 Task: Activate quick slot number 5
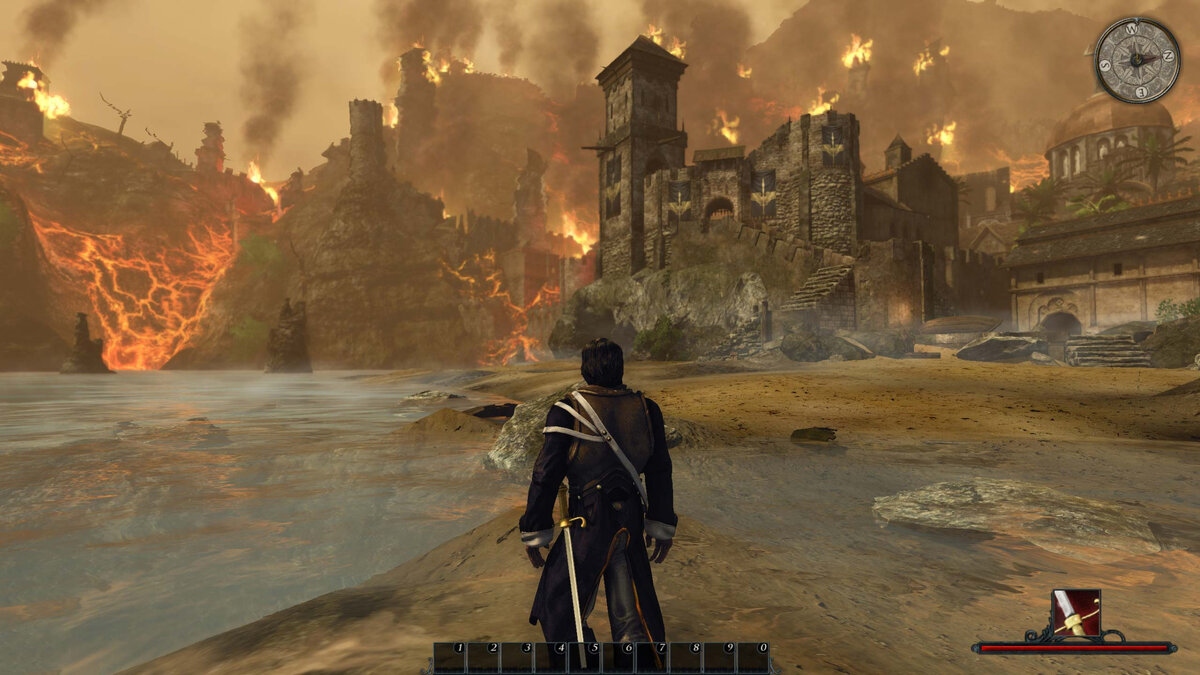coord(585,657)
